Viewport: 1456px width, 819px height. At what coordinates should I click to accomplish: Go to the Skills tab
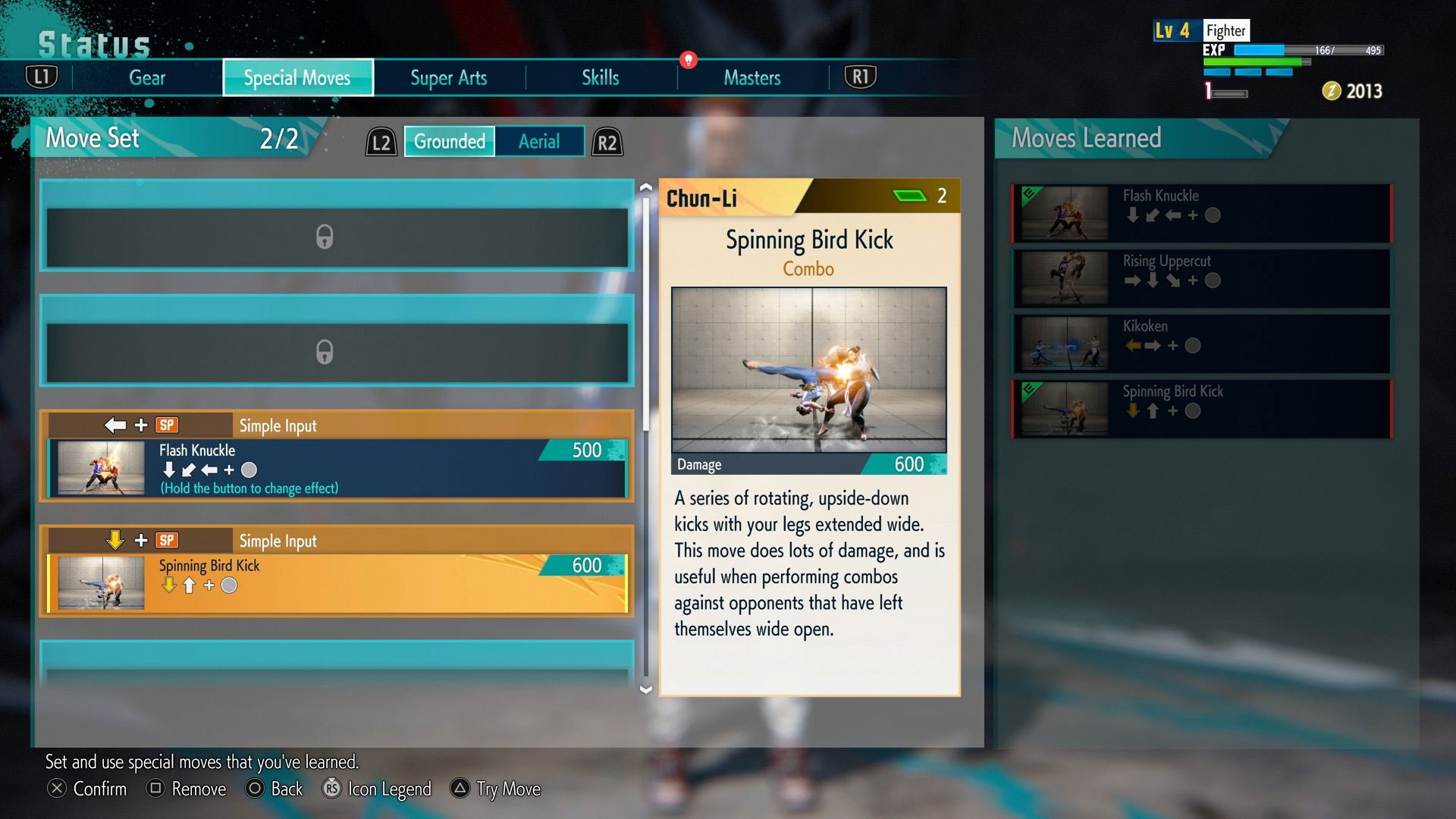(x=600, y=77)
